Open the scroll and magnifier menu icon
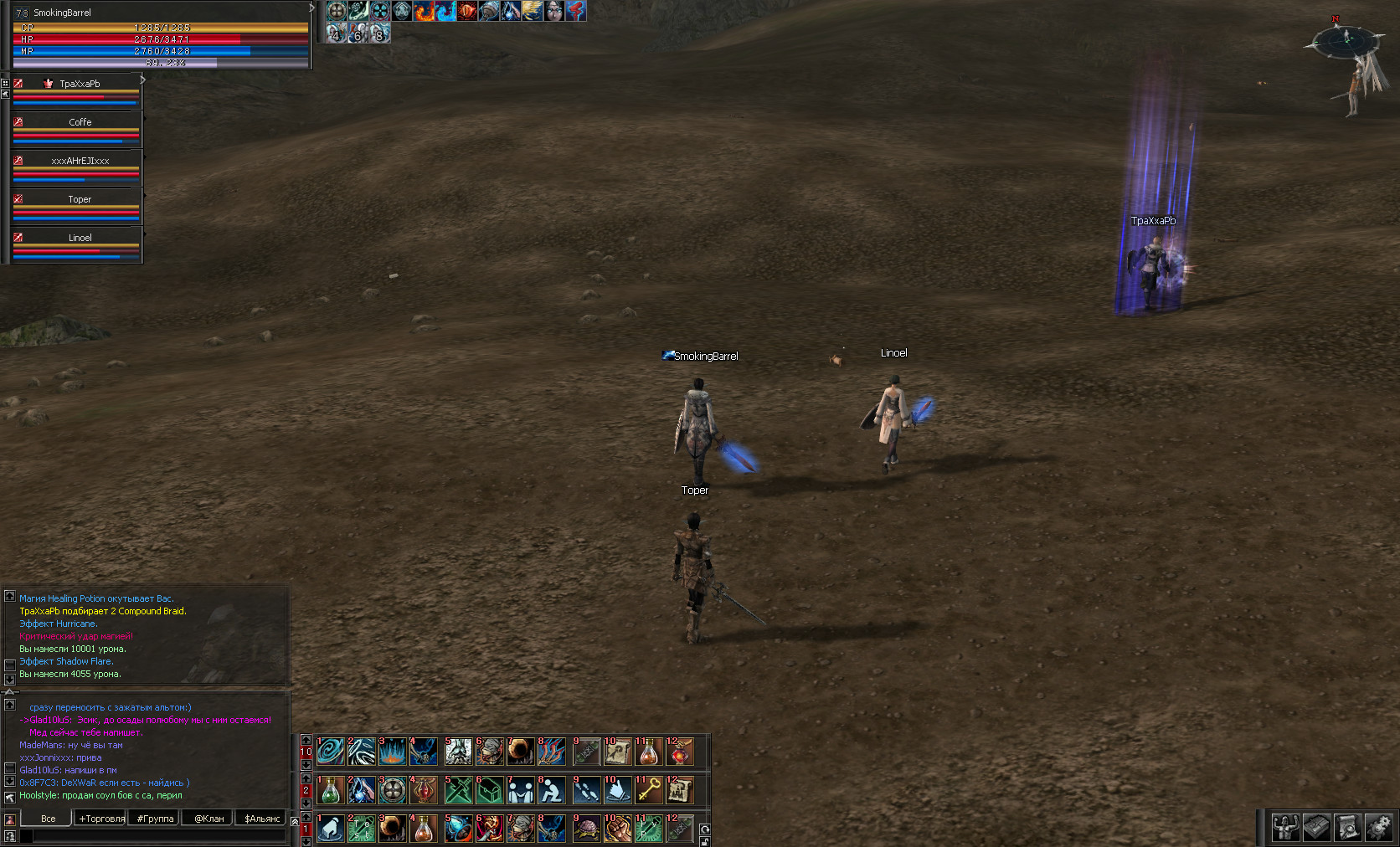 pos(1347,828)
